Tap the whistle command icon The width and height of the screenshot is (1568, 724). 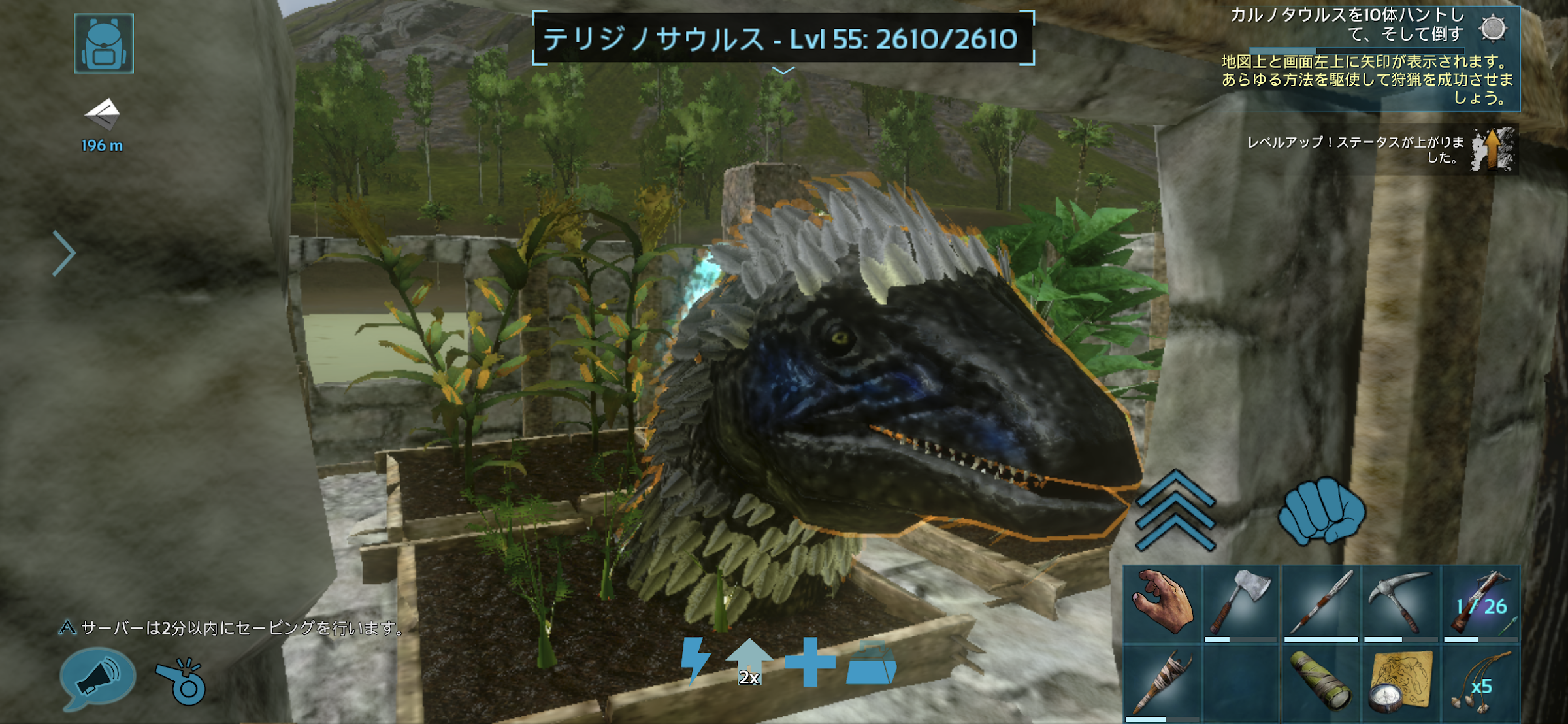click(182, 681)
